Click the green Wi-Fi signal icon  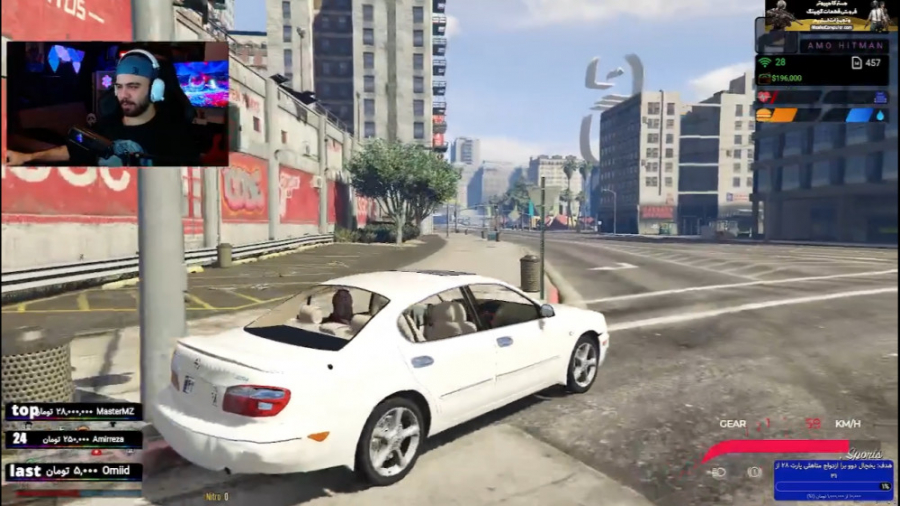click(764, 63)
